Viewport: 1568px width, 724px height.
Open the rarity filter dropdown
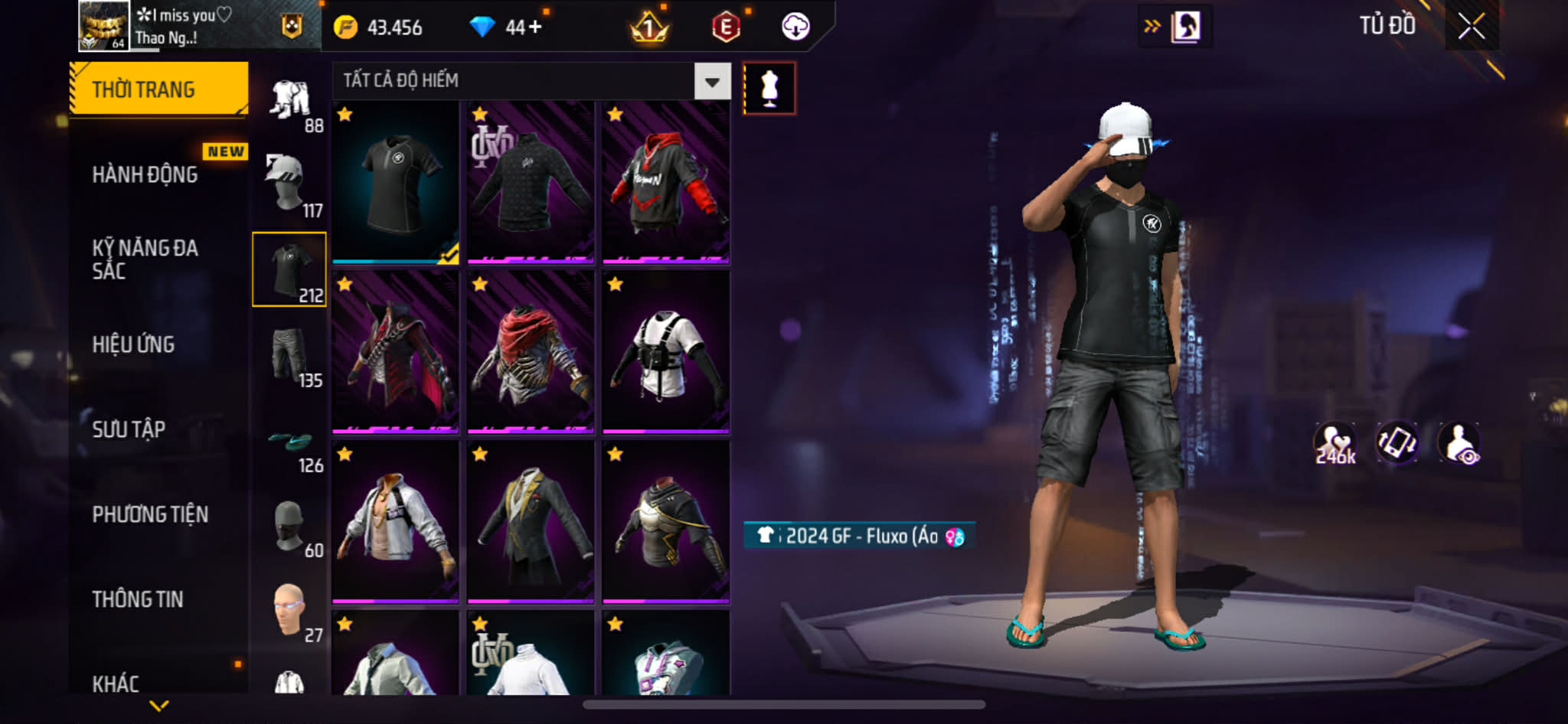712,81
